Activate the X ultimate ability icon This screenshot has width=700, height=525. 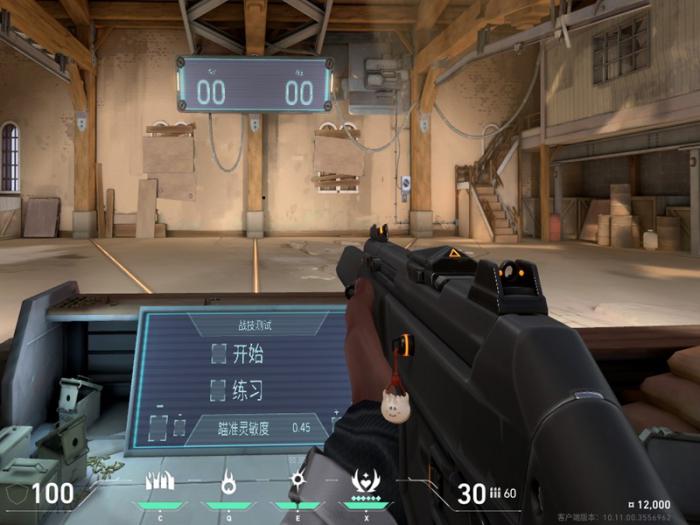point(364,482)
